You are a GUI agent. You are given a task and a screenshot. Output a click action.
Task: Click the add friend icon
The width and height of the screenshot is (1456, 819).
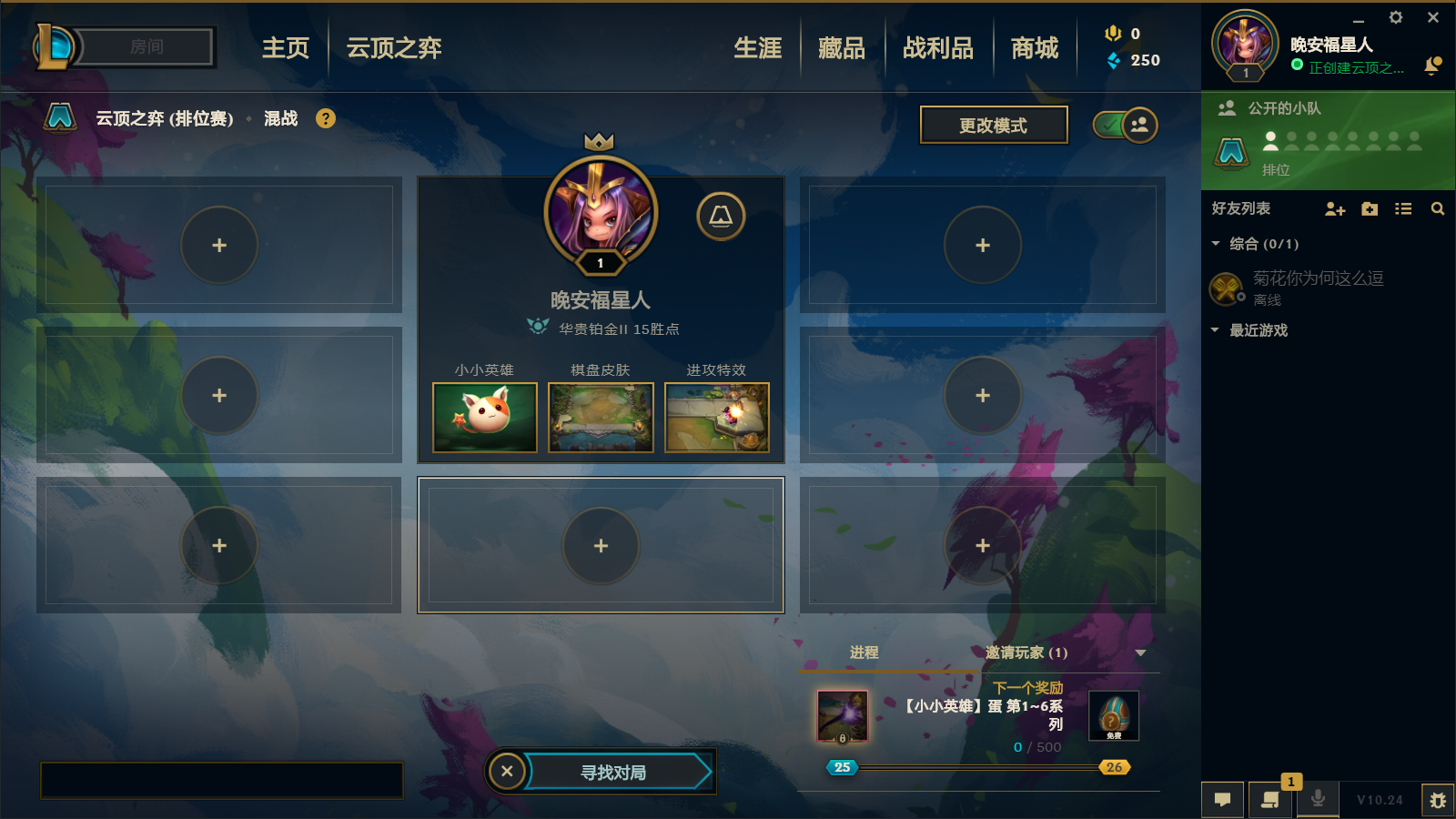coord(1334,208)
